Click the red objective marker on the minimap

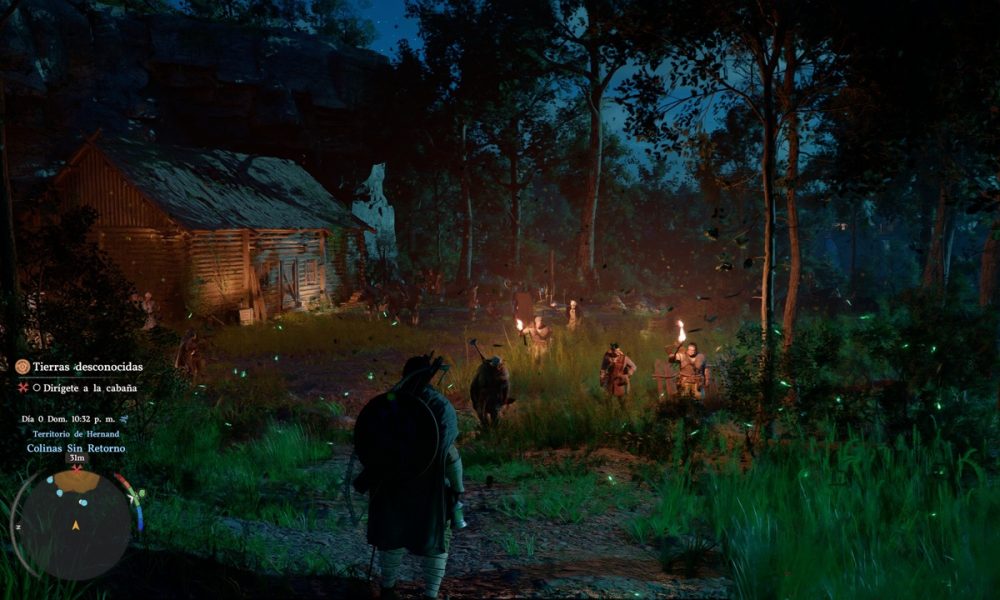[x=76, y=468]
